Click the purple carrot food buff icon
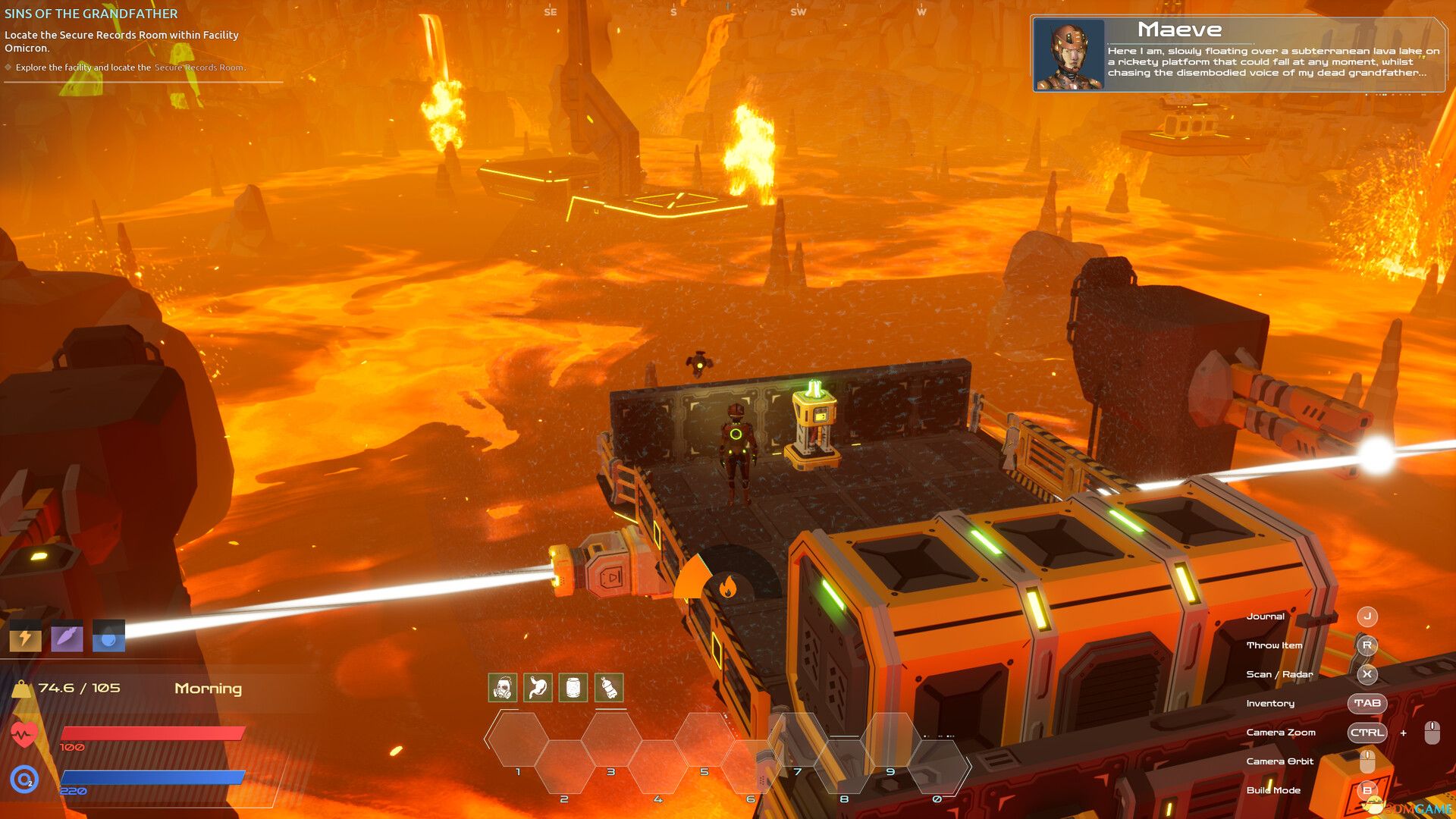Image resolution: width=1456 pixels, height=819 pixels. (x=67, y=637)
